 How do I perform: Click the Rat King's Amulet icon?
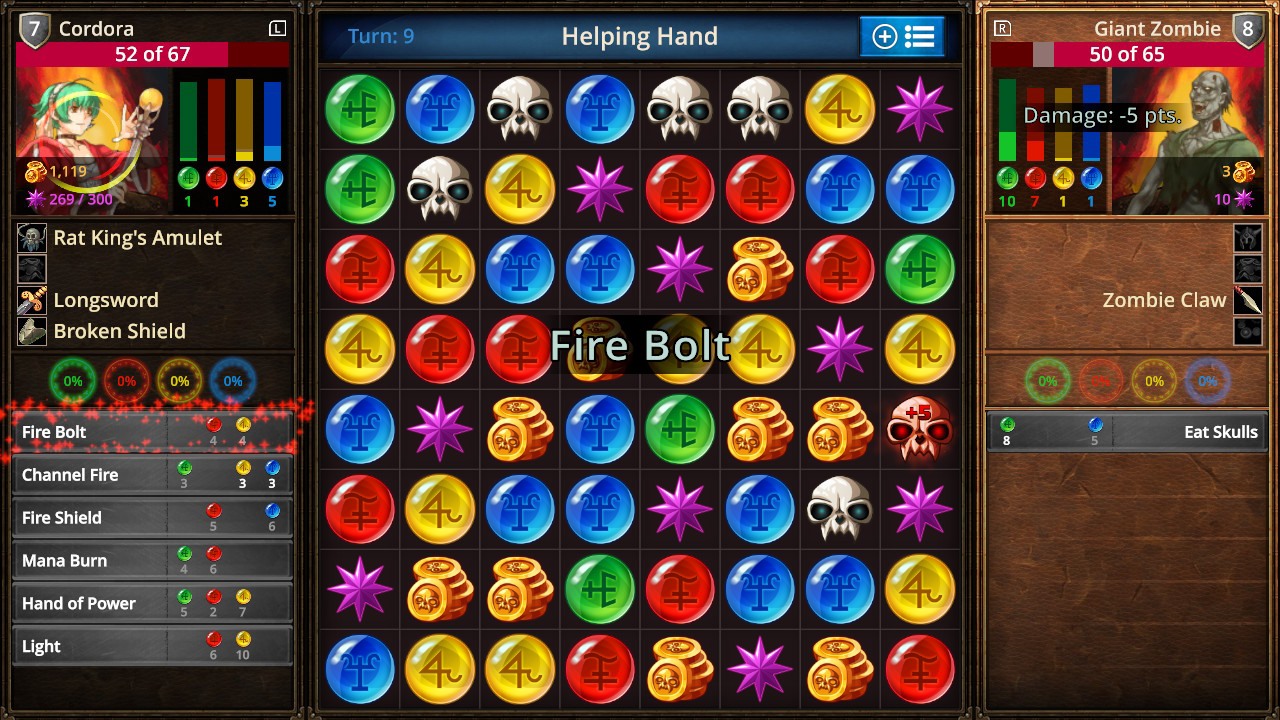click(34, 238)
